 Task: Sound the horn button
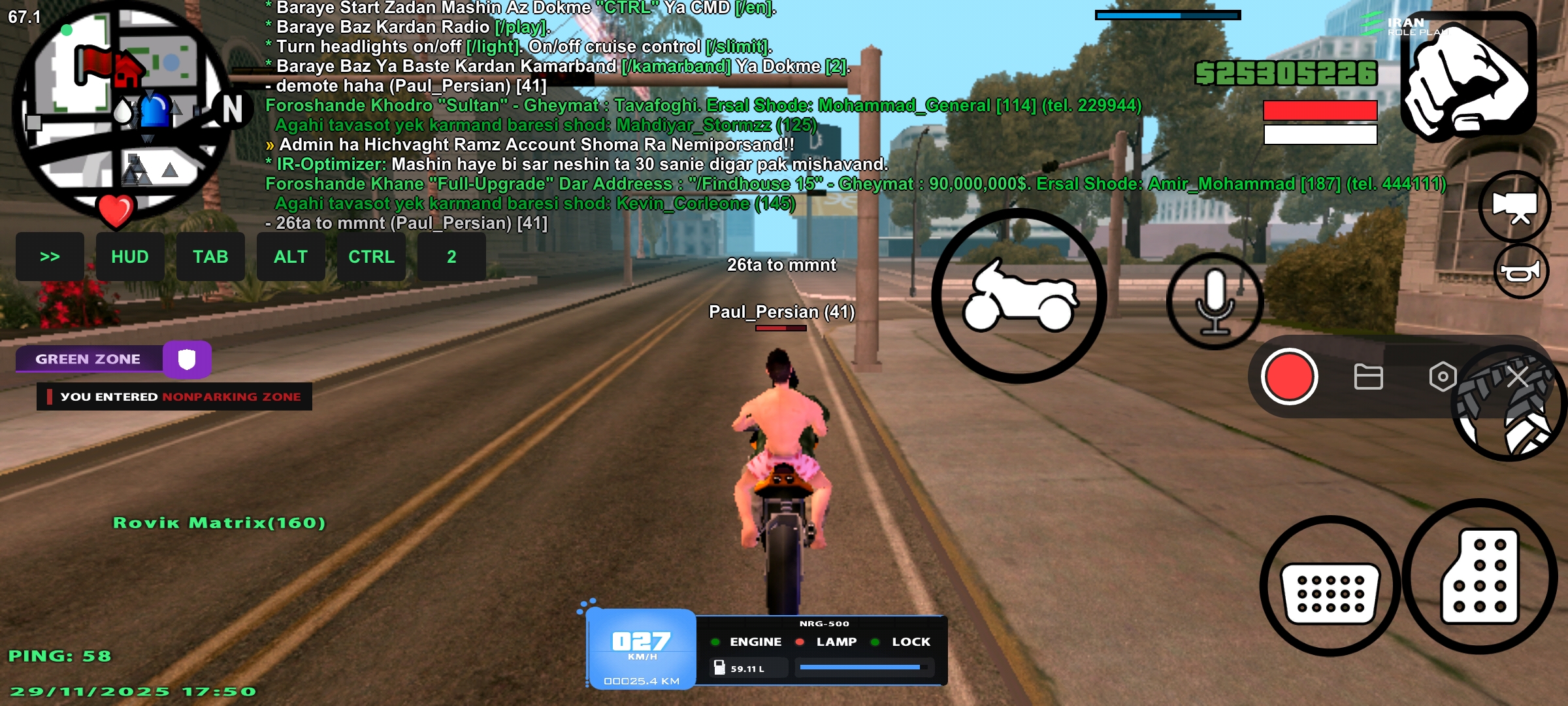pos(1521,271)
